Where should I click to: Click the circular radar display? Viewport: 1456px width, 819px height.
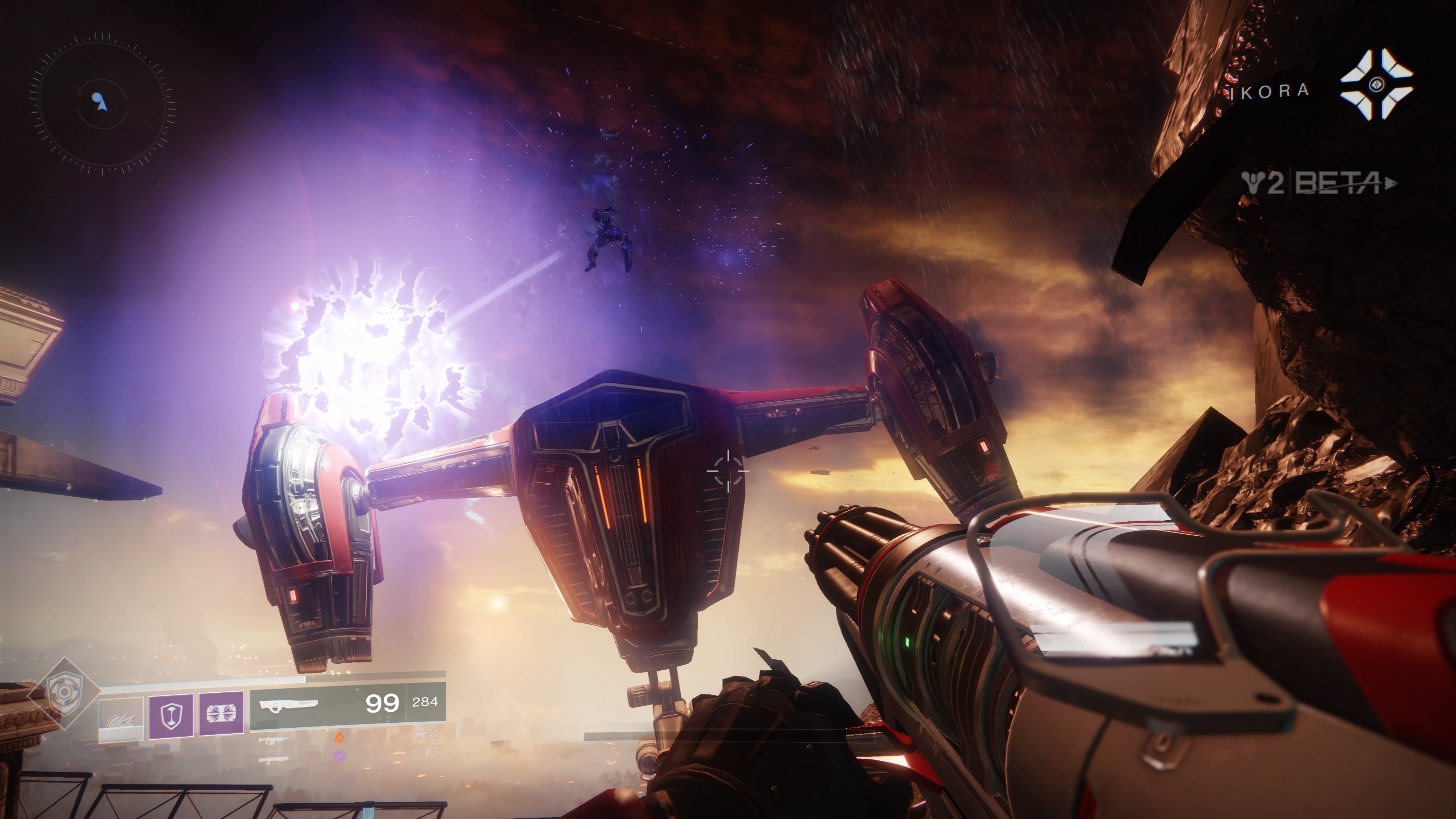tap(102, 102)
